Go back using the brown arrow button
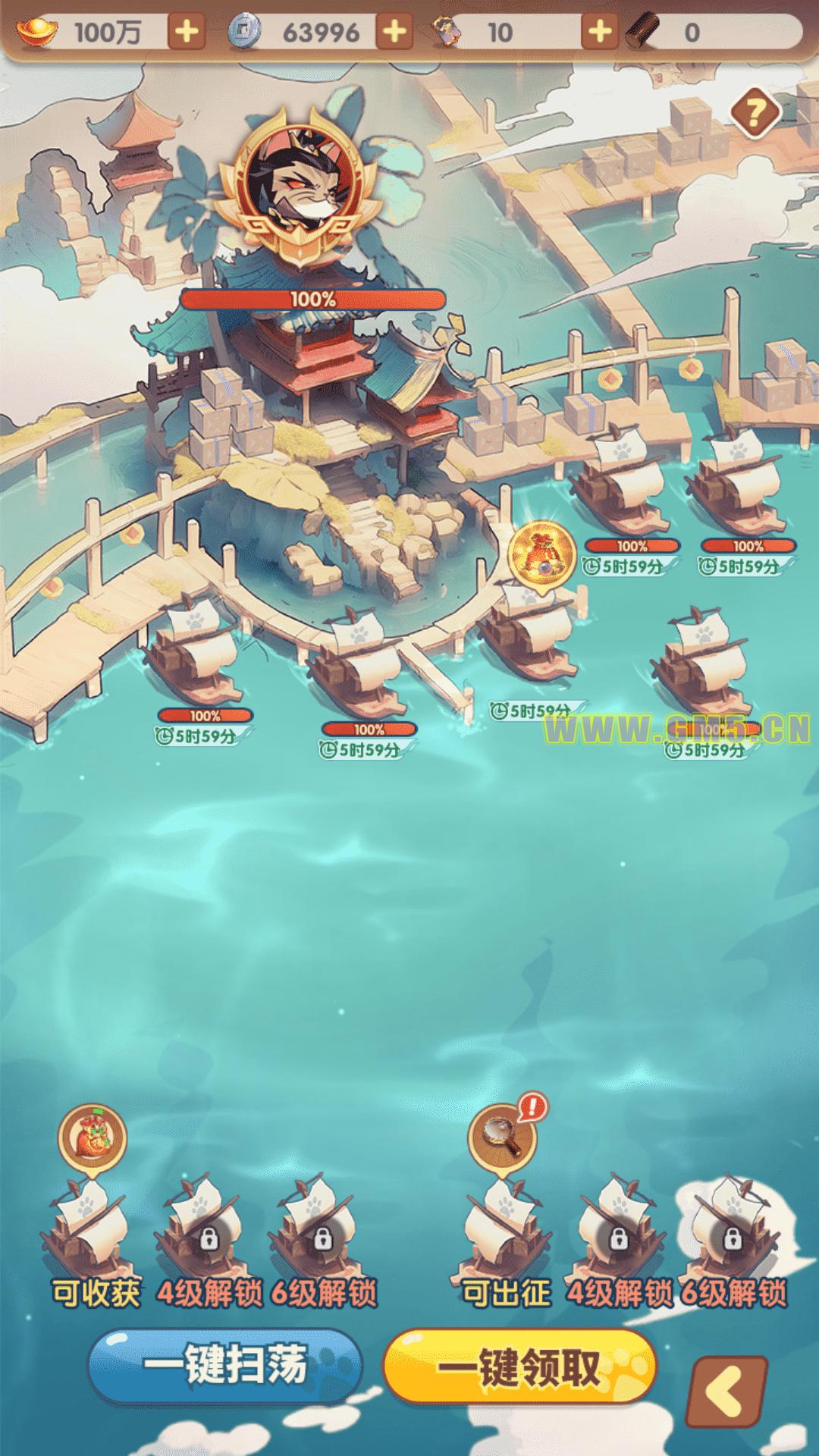This screenshot has height=1456, width=819. pyautogui.click(x=726, y=1392)
